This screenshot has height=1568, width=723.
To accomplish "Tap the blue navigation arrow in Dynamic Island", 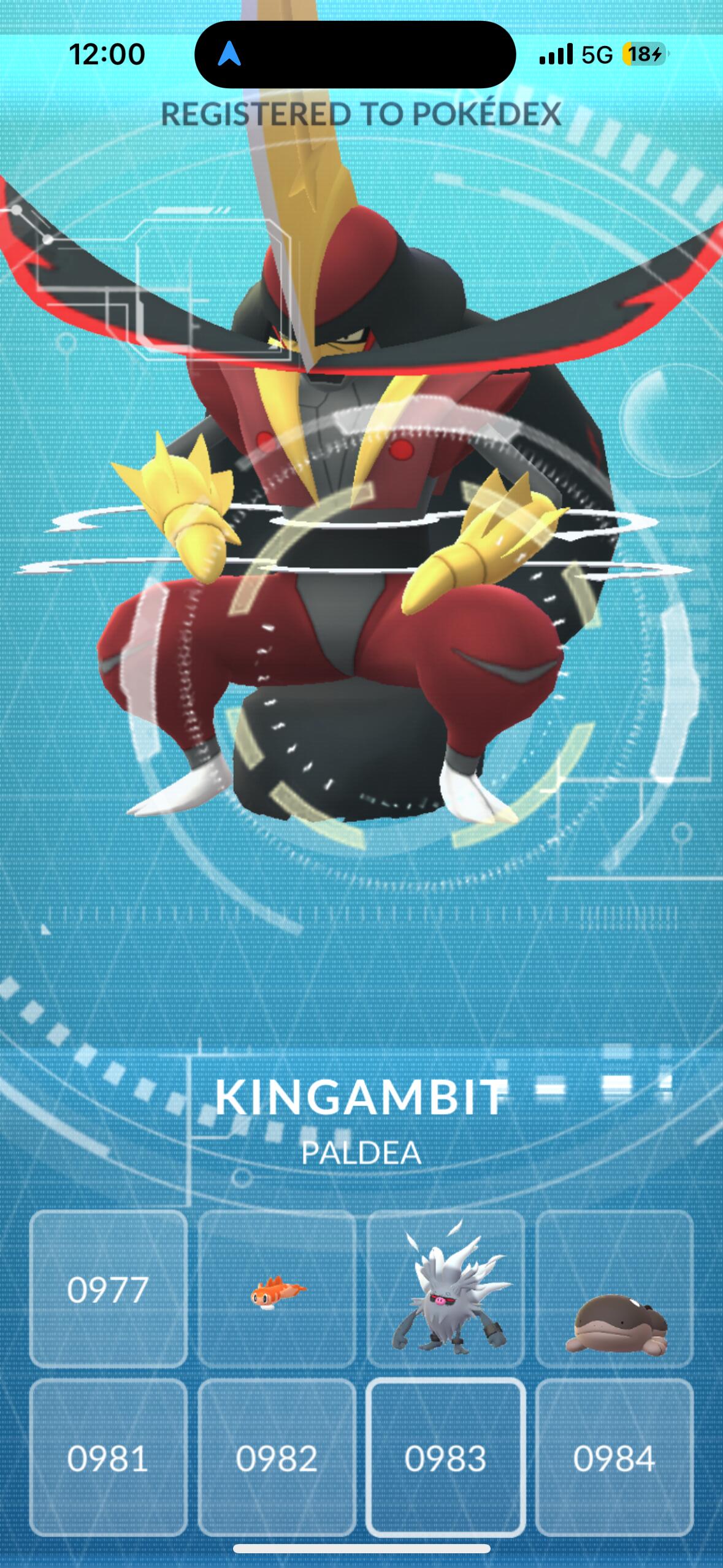I will click(x=229, y=55).
